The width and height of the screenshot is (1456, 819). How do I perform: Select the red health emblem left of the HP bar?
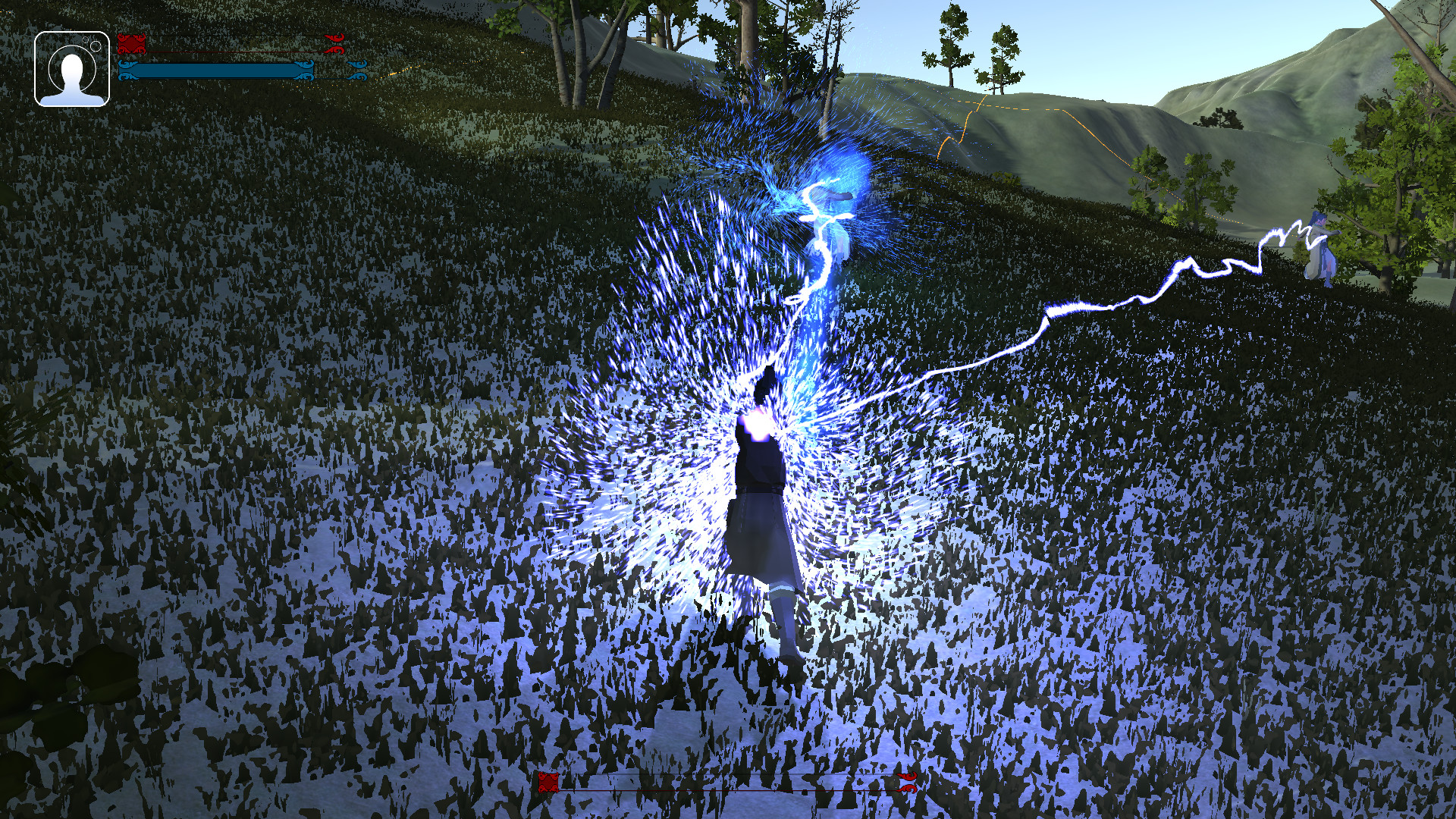[x=131, y=42]
